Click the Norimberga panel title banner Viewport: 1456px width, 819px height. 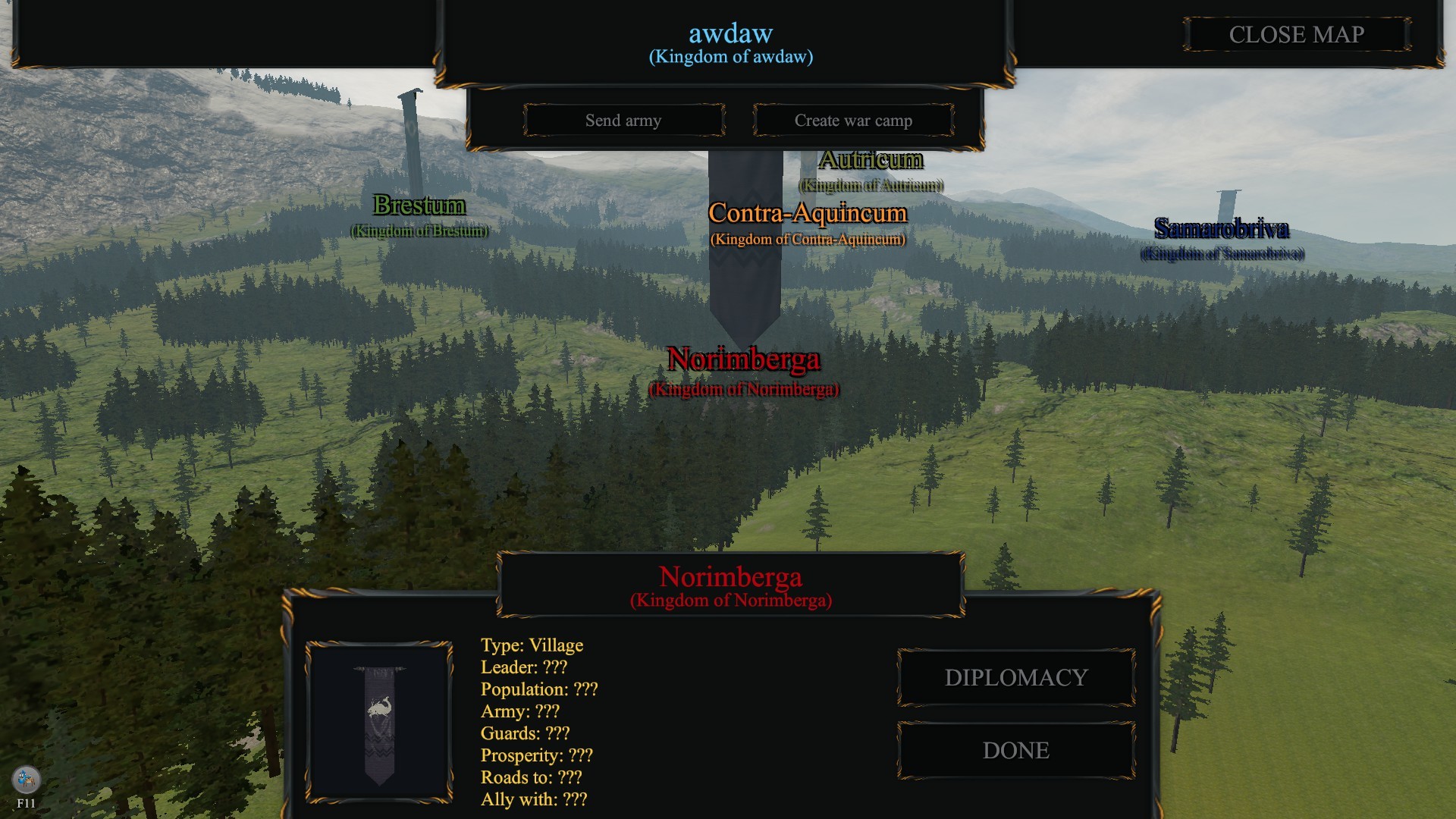pyautogui.click(x=730, y=576)
